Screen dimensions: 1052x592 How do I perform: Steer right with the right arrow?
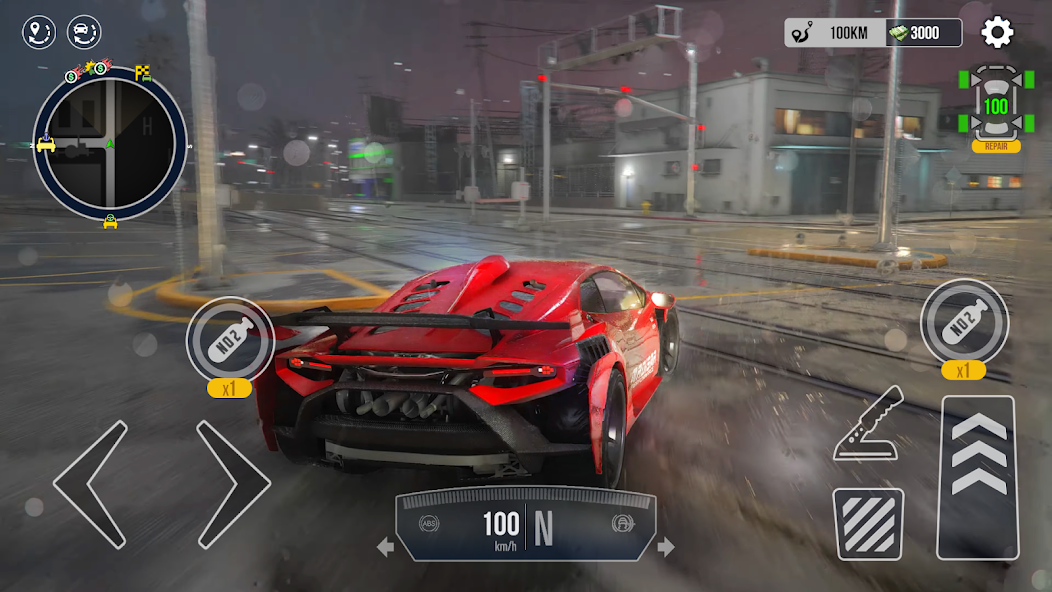pos(232,484)
